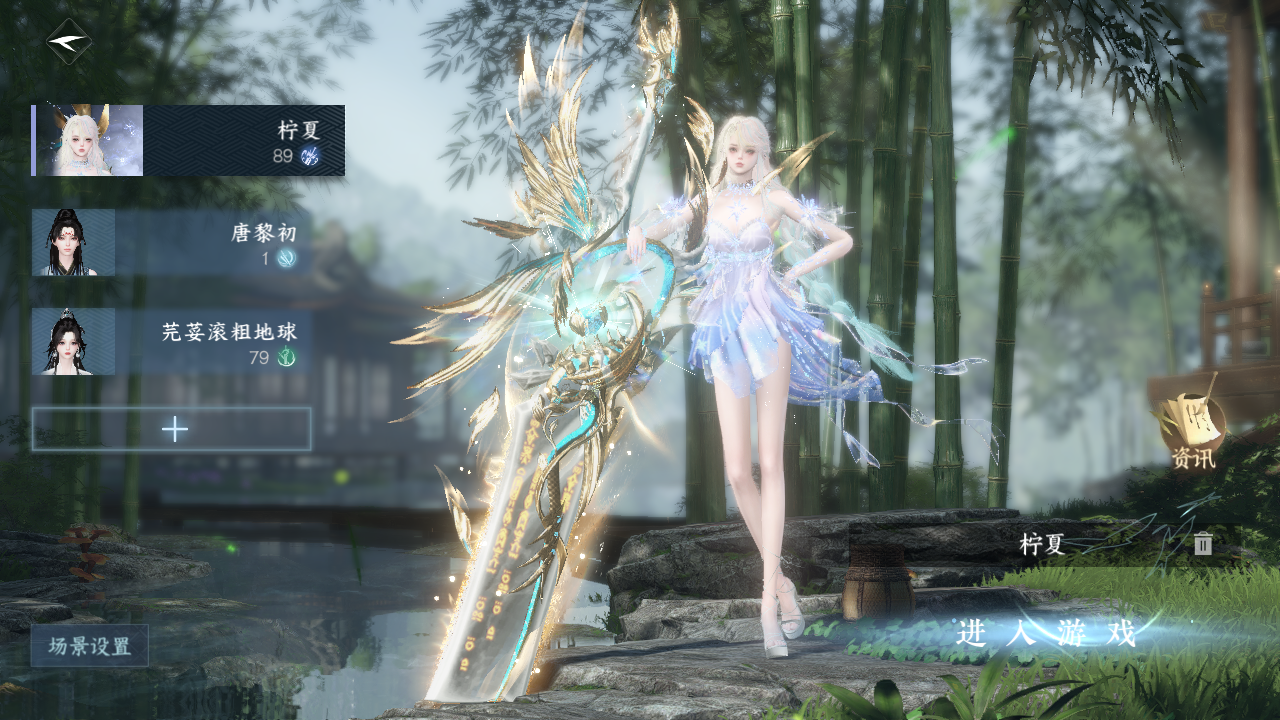Select character 芫荽滚粗地球 level 79

pyautogui.click(x=172, y=342)
